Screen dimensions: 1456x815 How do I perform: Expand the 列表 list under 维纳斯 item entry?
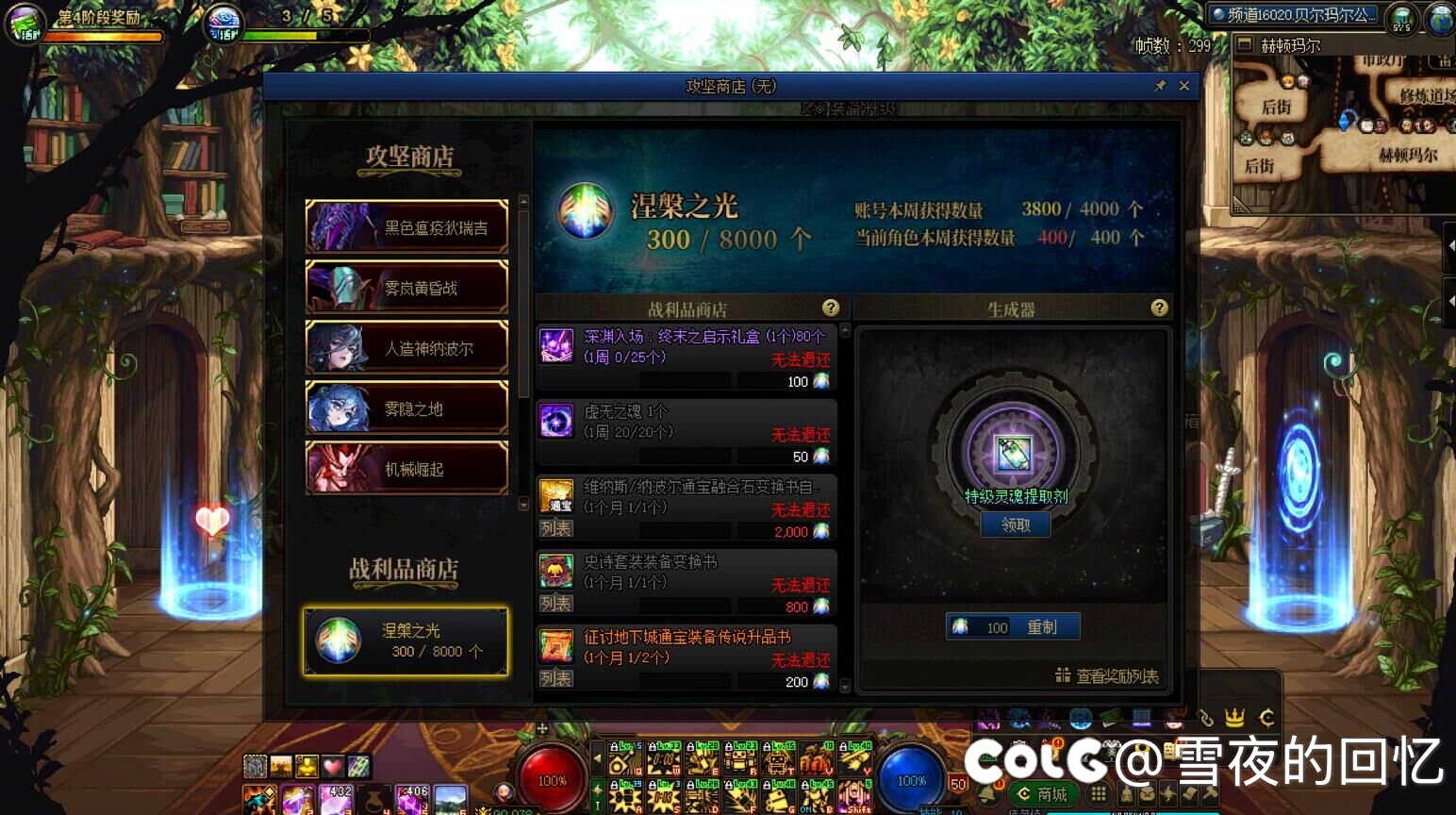point(555,529)
